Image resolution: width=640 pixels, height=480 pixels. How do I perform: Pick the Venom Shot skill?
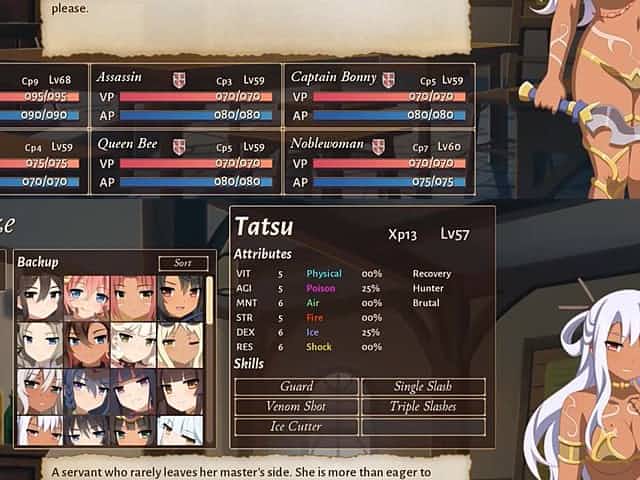point(296,407)
